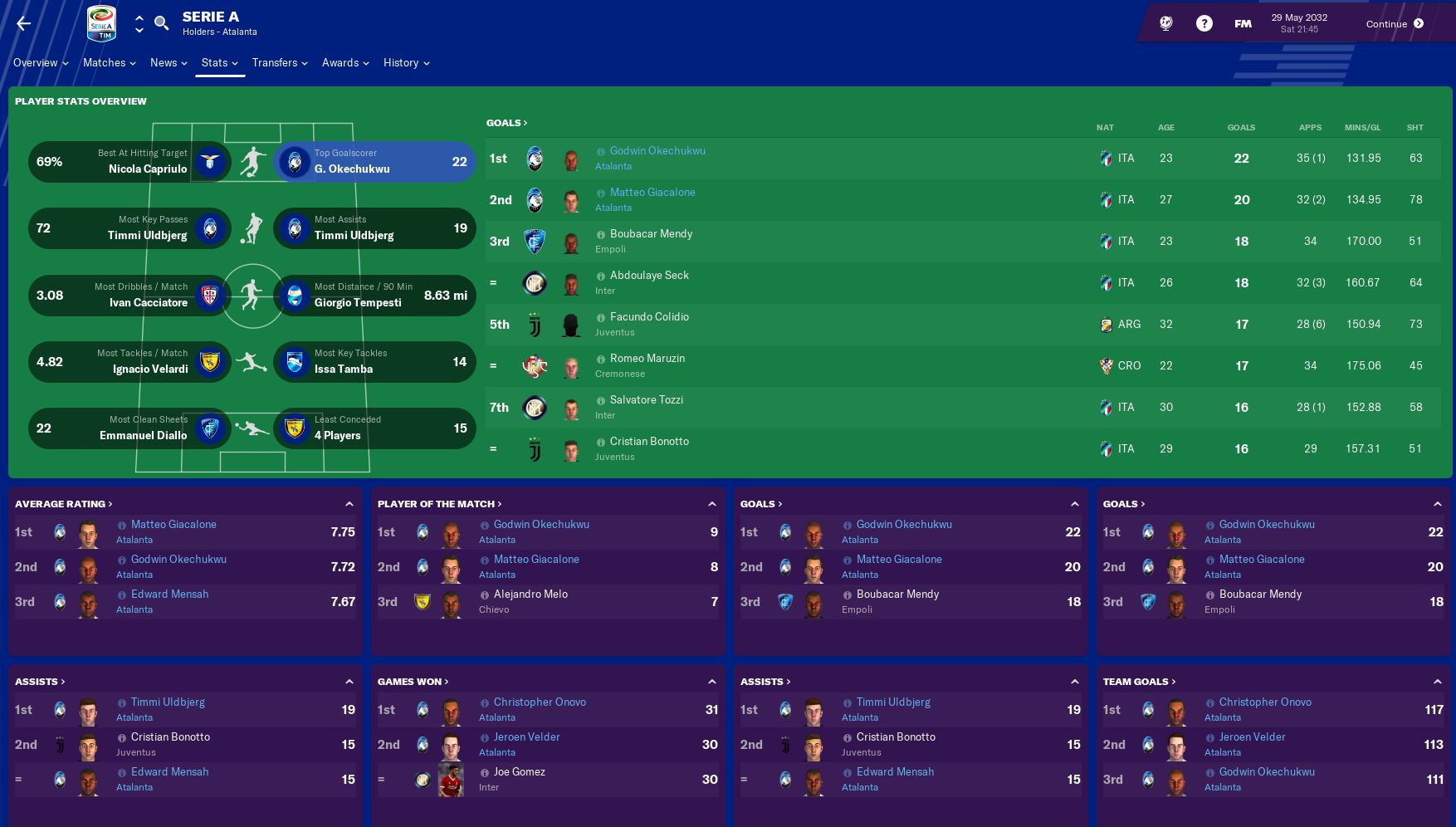Open search with the magnifying glass icon
This screenshot has height=827, width=1456.
(x=161, y=23)
